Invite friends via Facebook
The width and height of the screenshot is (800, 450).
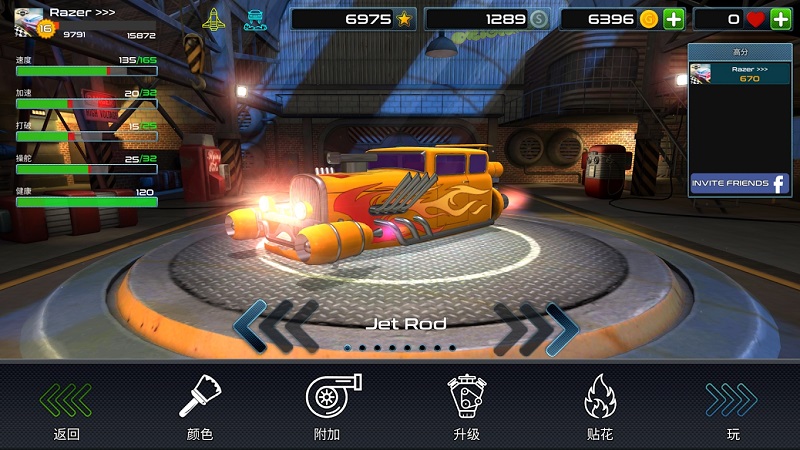[740, 184]
